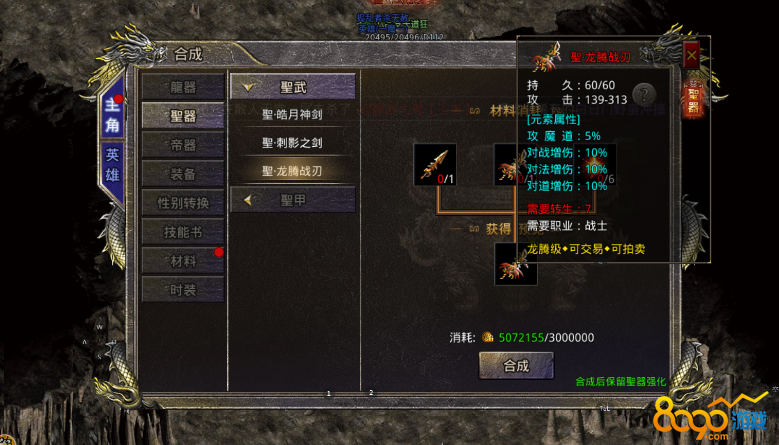Choose 聖·刺影之剑 from the recipe list
This screenshot has width=779, height=445.
(292, 143)
